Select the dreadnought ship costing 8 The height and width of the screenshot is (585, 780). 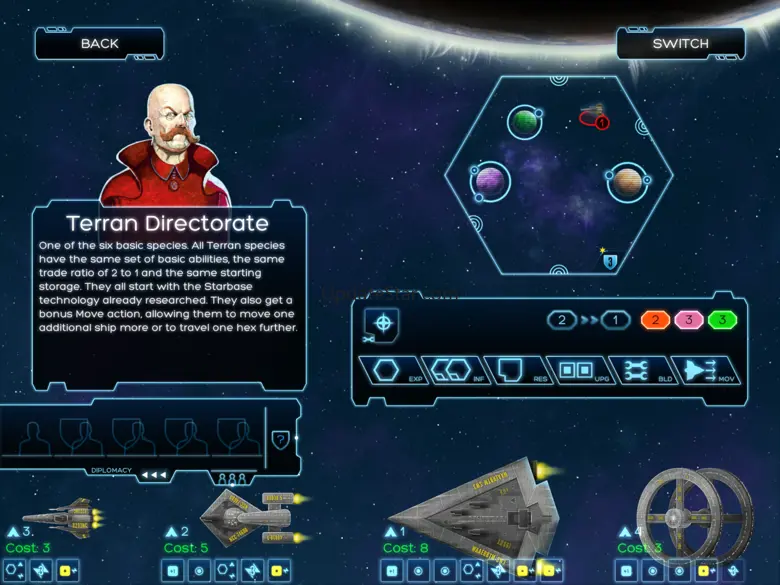(x=475, y=510)
